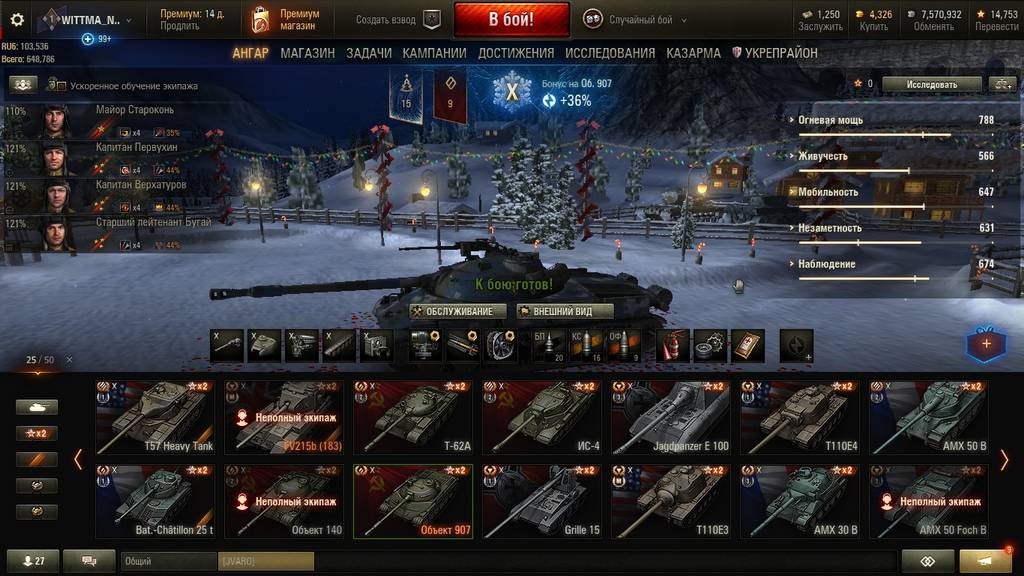Show the Казарма tab
This screenshot has width=1024, height=576.
[693, 53]
